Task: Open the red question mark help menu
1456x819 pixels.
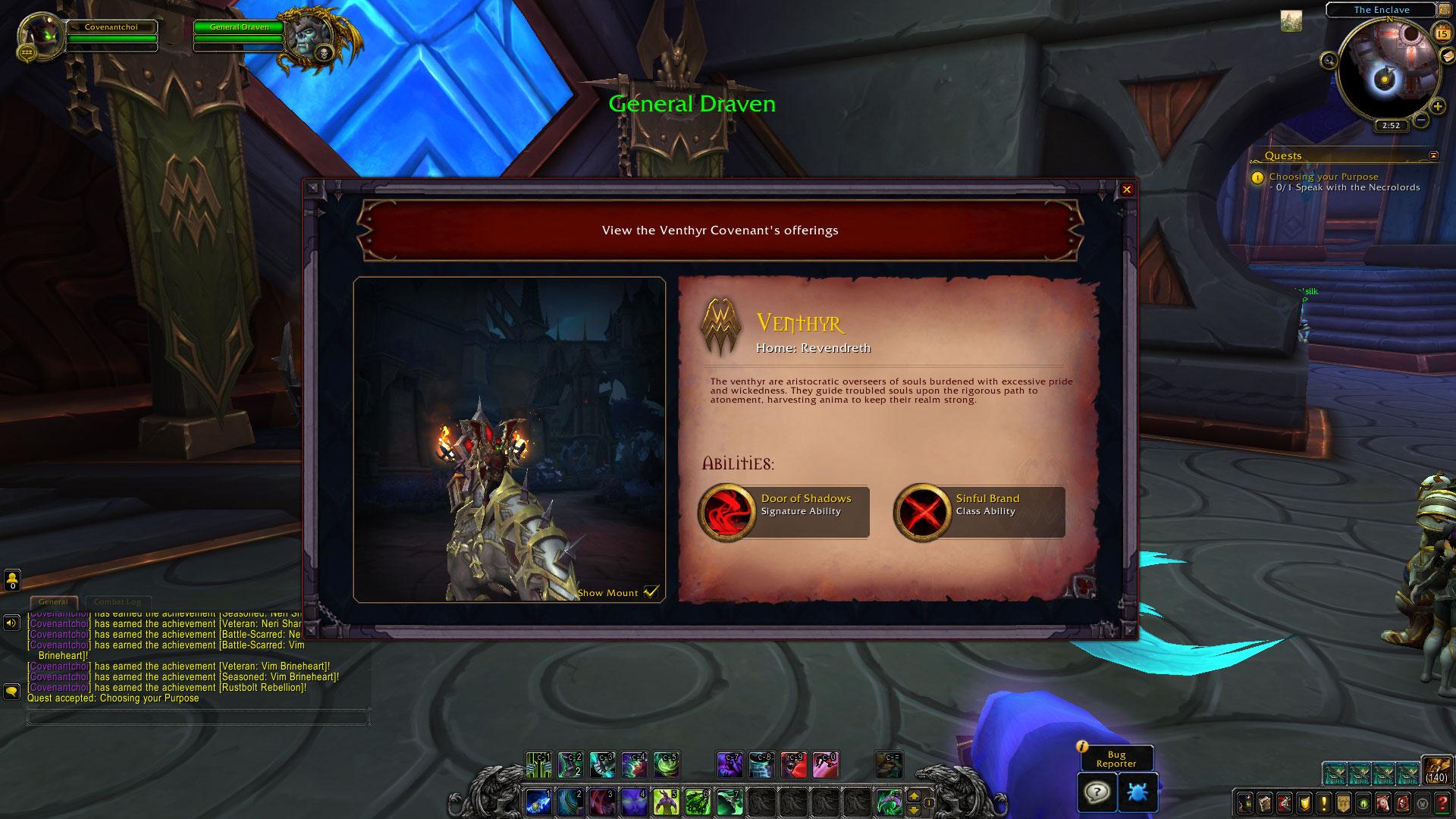Action: (1442, 802)
